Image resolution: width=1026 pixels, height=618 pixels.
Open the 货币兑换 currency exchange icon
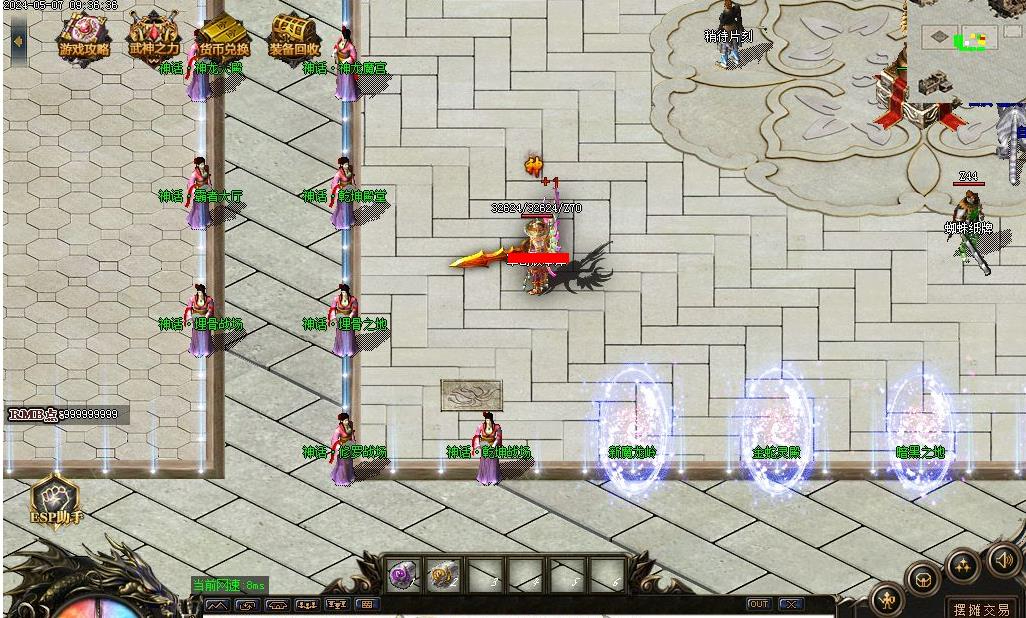(x=223, y=37)
